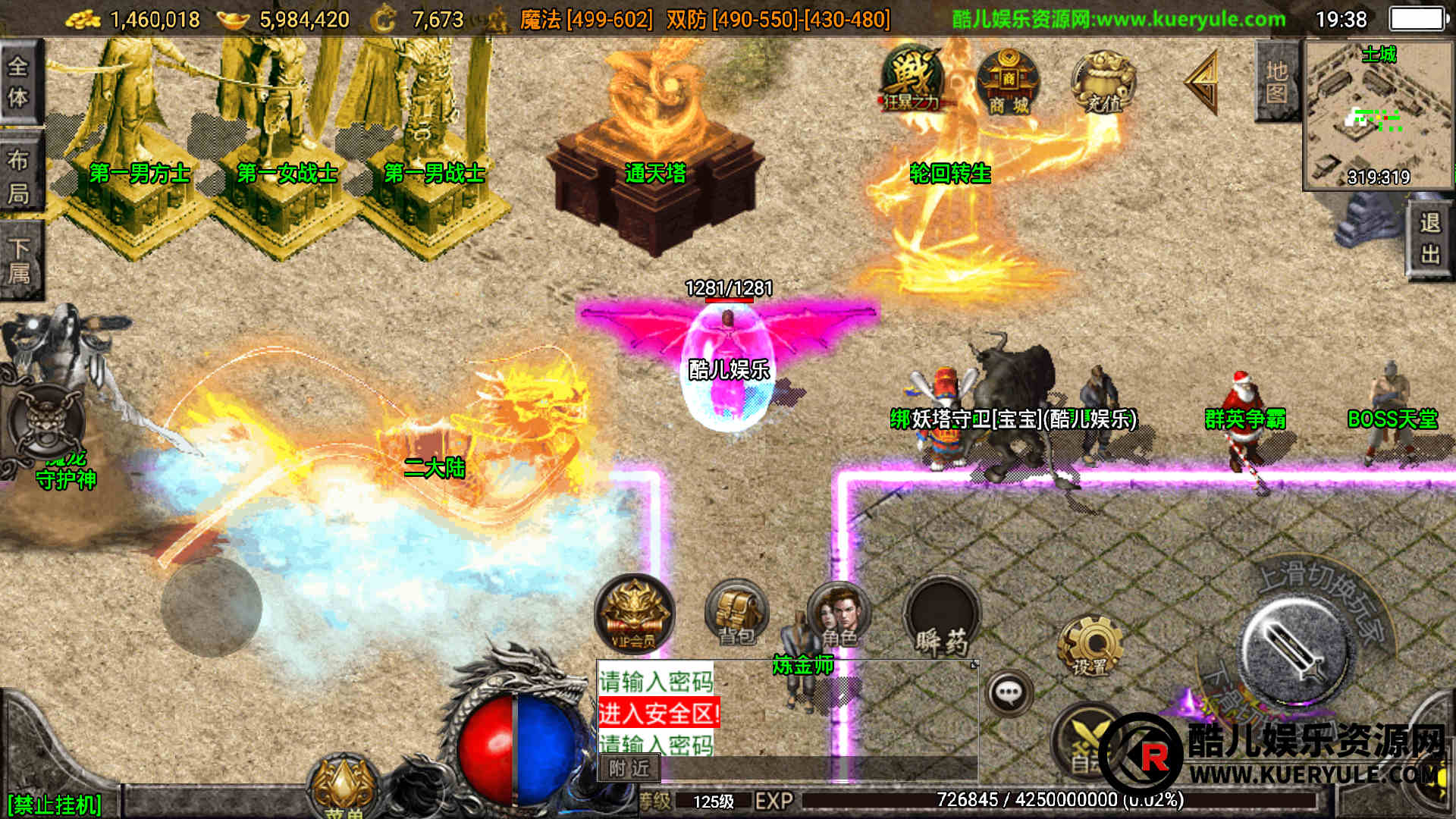
Task: Select the 布局 layout tab
Action: (x=19, y=176)
